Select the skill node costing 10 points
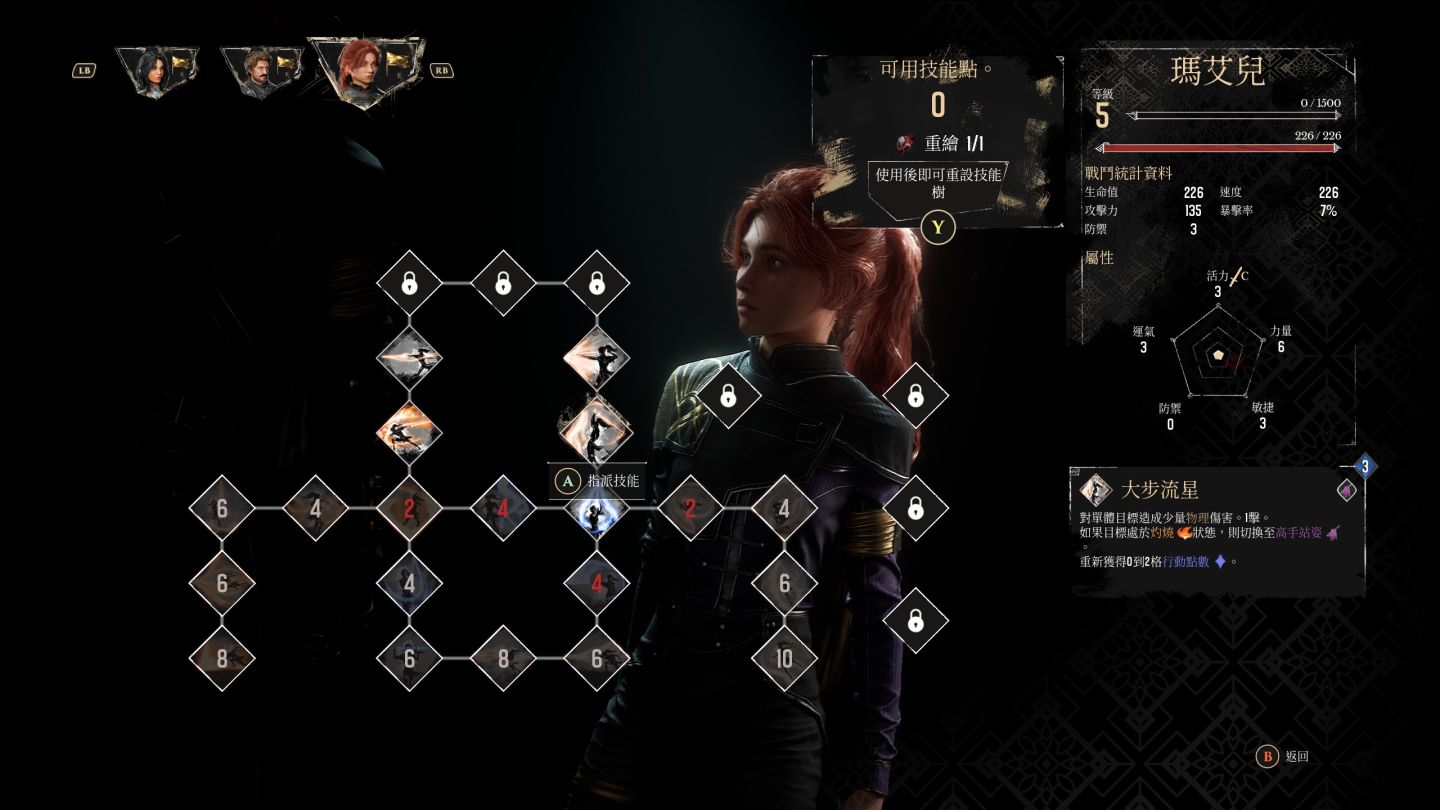1440x810 pixels. 784,658
